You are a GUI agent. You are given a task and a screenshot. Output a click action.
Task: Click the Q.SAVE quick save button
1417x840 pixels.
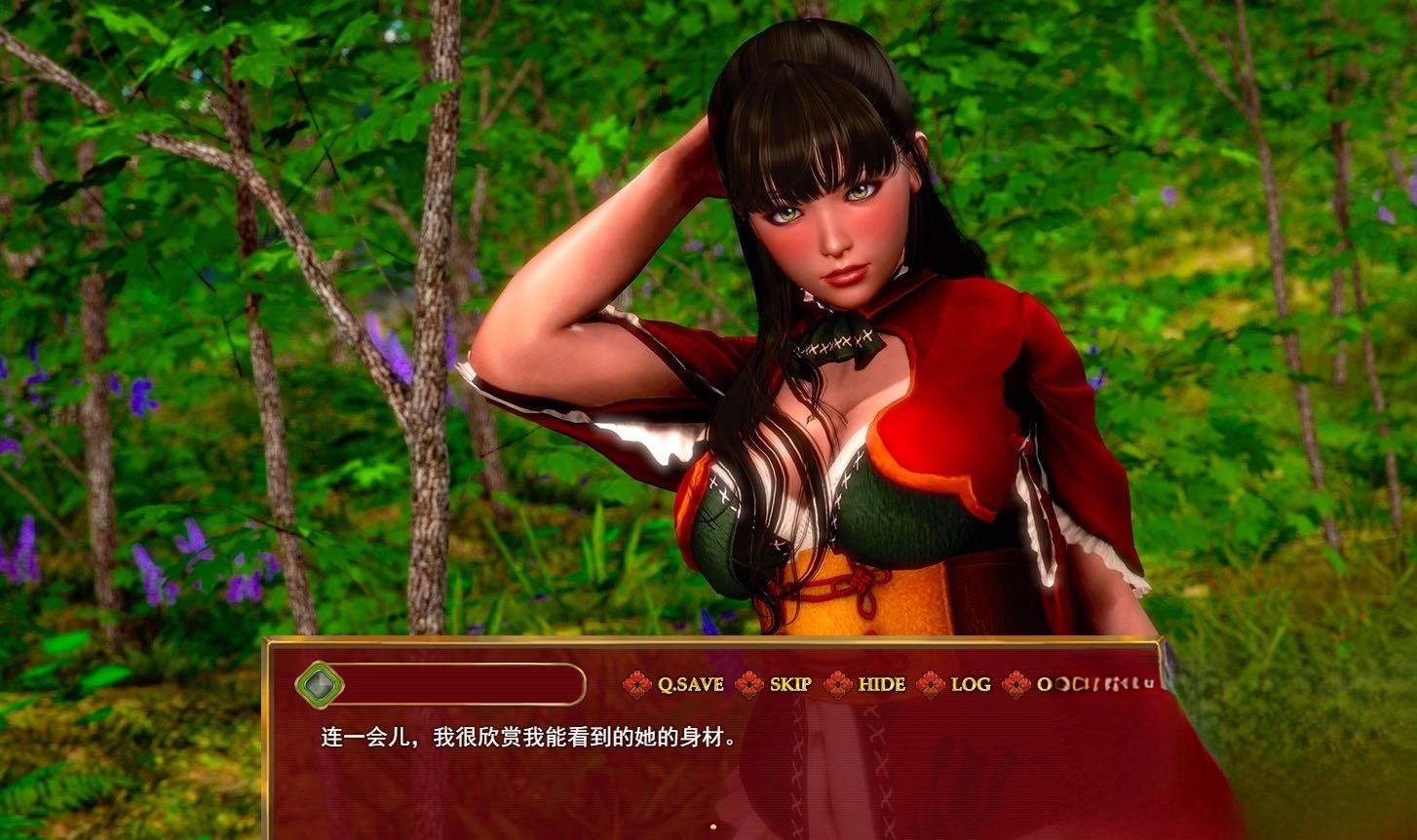[689, 684]
